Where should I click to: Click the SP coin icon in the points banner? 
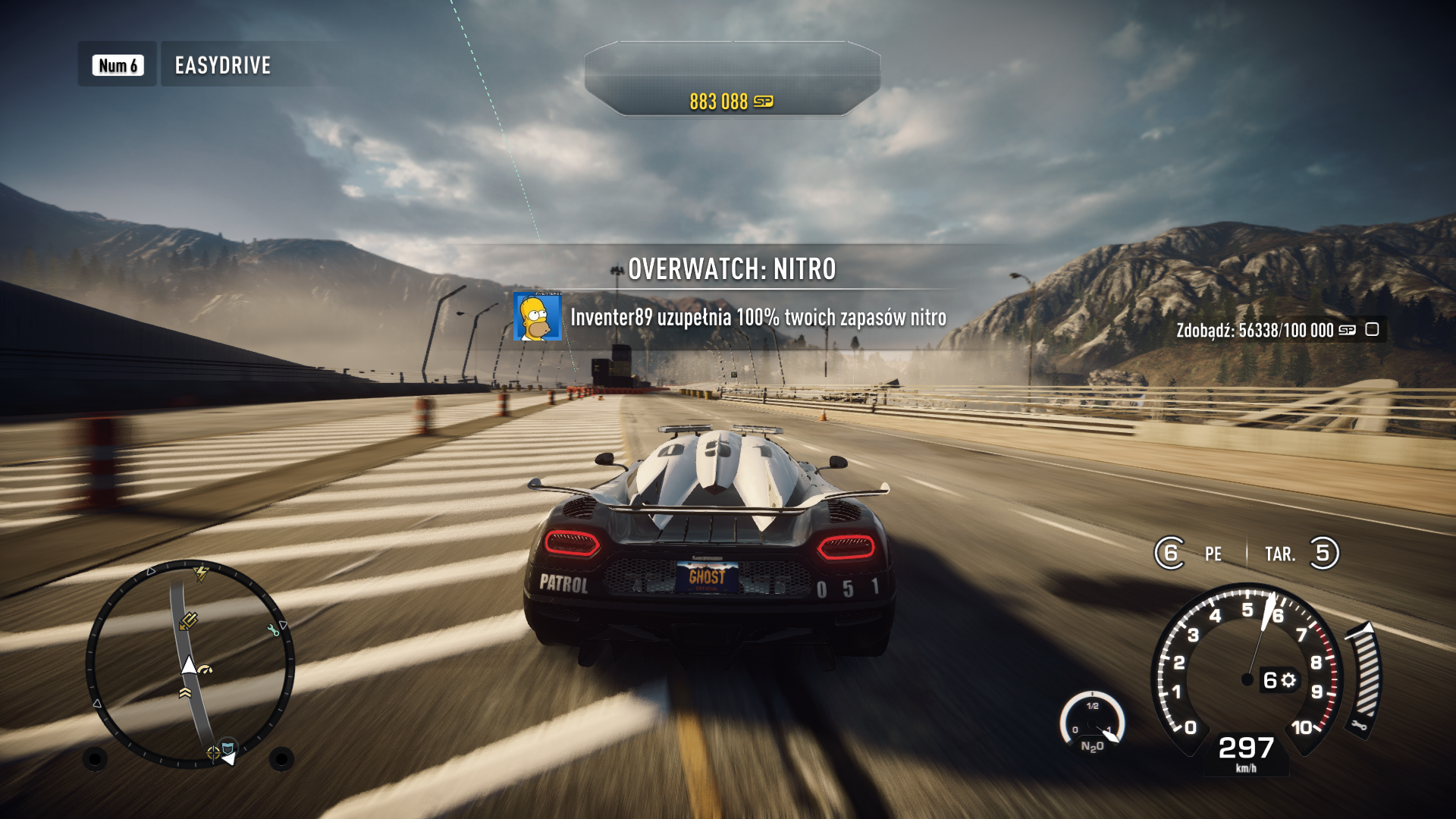(766, 99)
